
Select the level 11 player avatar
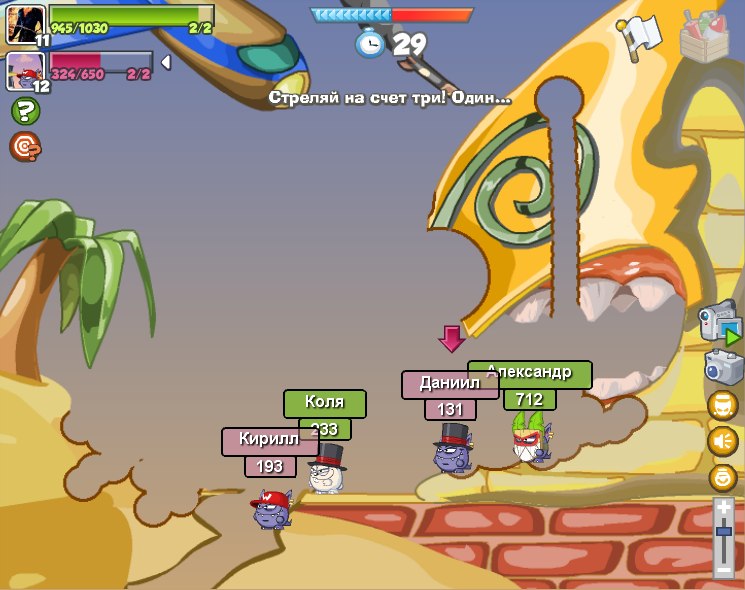(23, 23)
